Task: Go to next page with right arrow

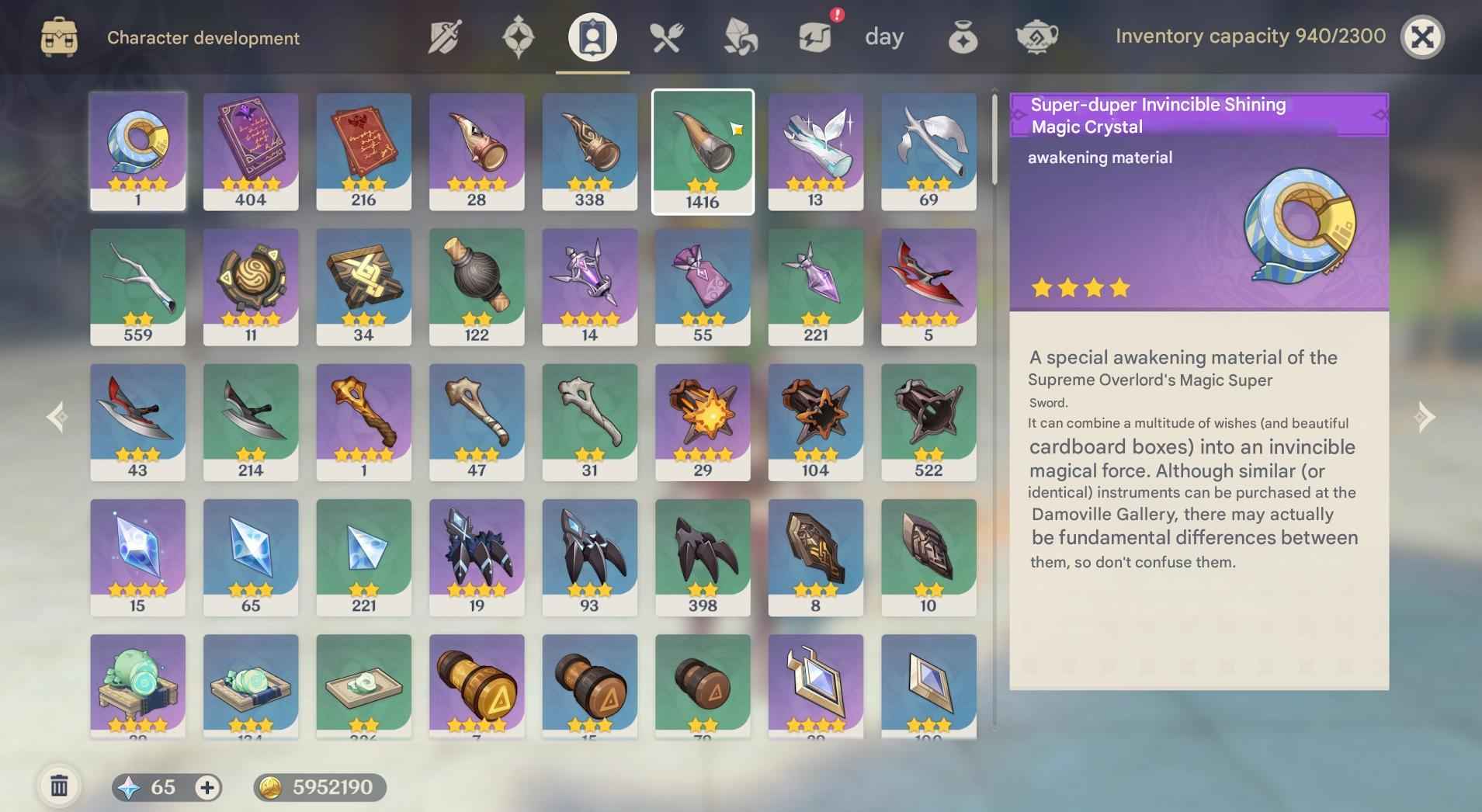Action: pos(1425,417)
